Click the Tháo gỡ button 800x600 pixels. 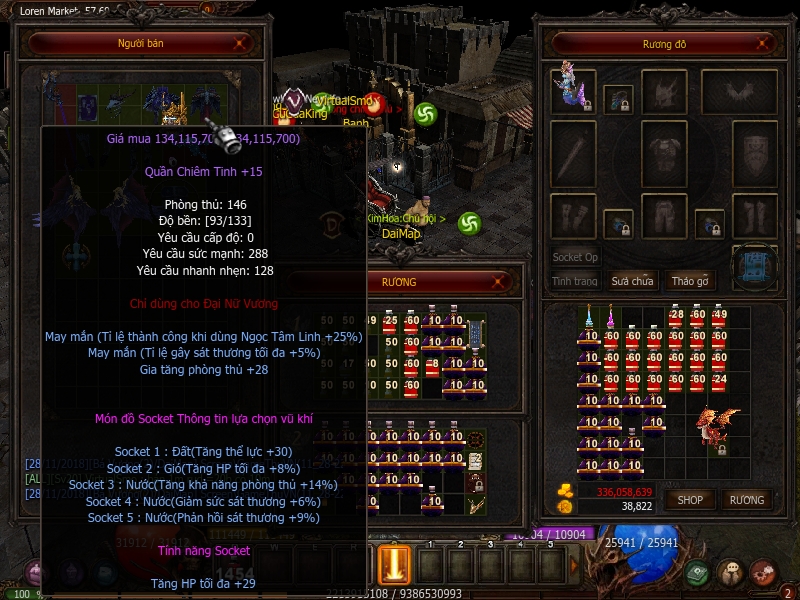click(690, 281)
